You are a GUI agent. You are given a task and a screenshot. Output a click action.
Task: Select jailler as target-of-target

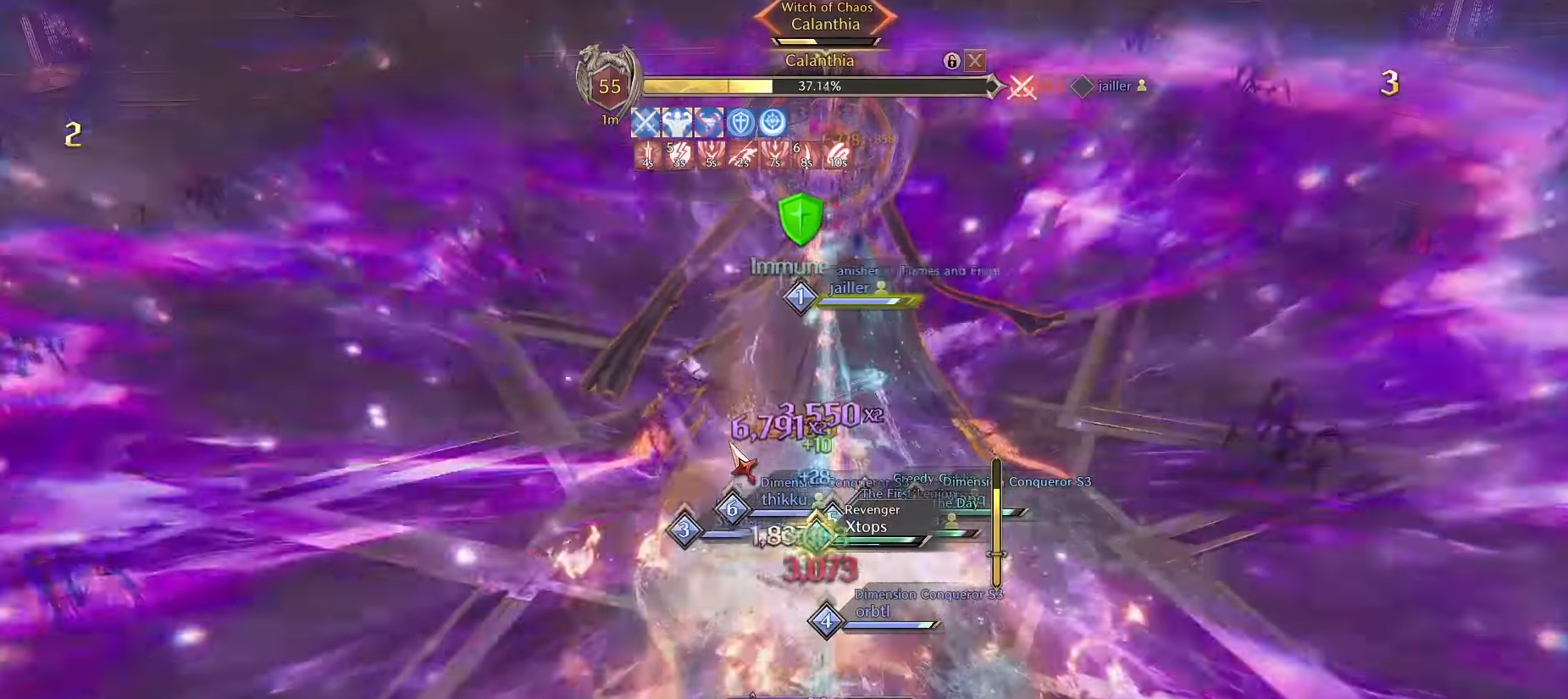1113,86
